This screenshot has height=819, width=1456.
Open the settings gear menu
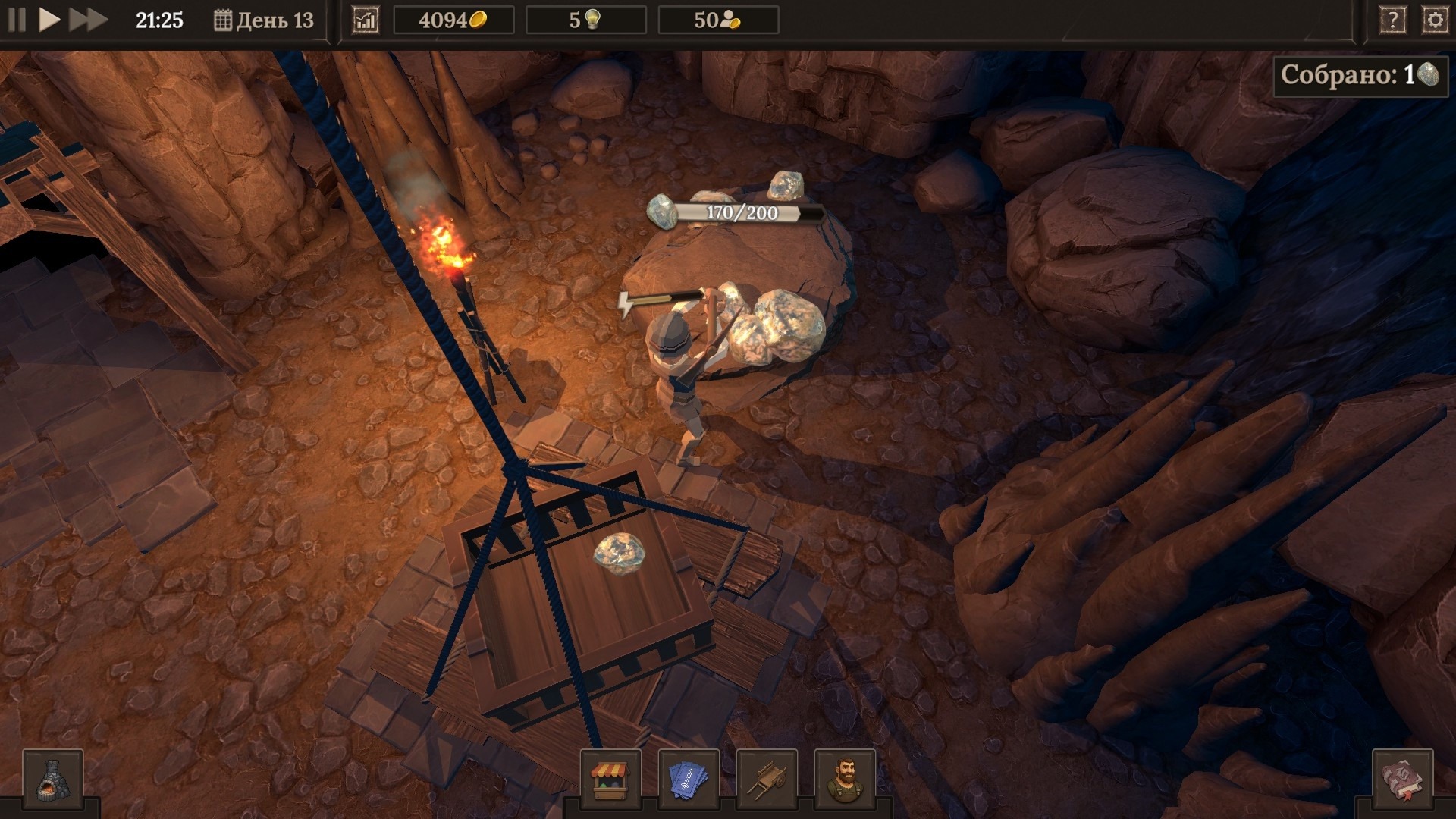coord(1435,20)
